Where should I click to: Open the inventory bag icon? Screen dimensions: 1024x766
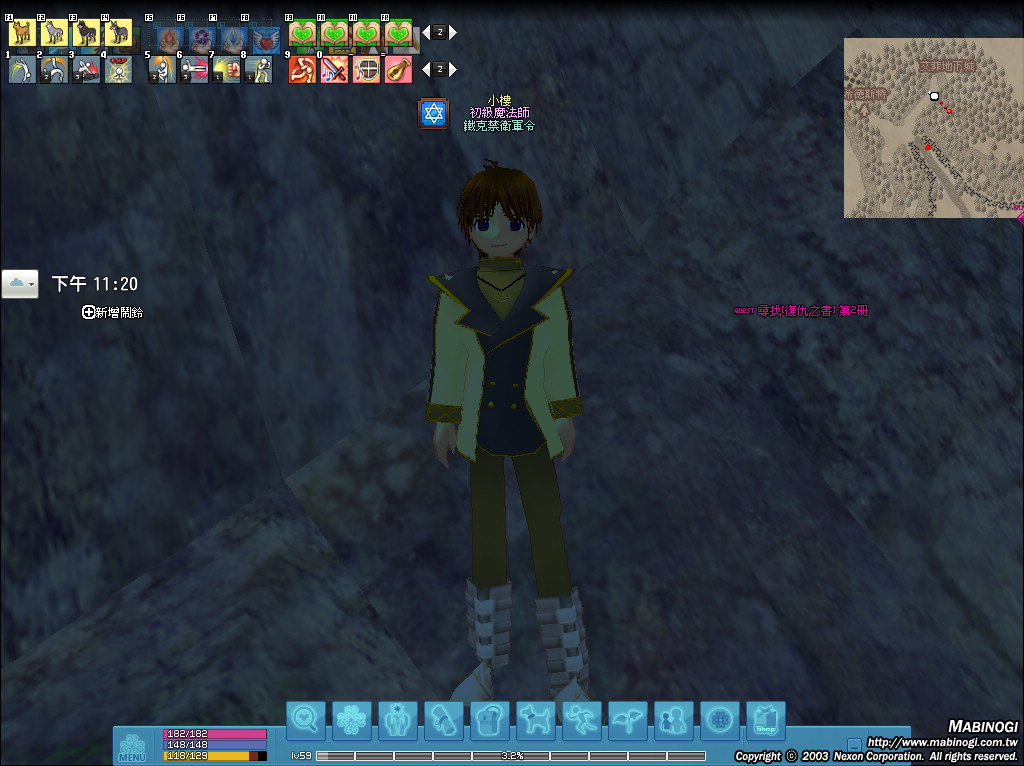[x=490, y=720]
